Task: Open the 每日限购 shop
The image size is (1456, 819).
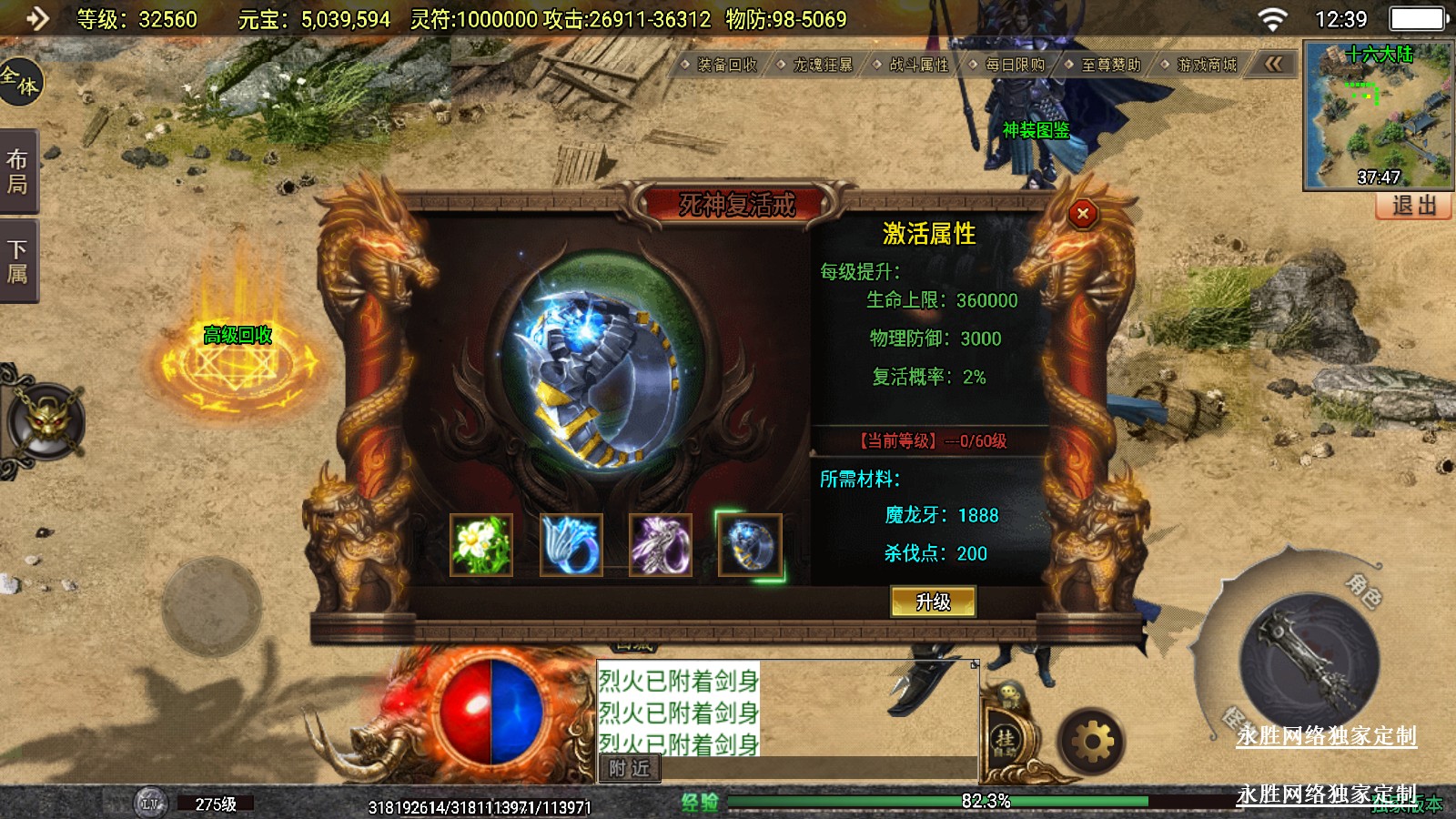Action: 1014,65
